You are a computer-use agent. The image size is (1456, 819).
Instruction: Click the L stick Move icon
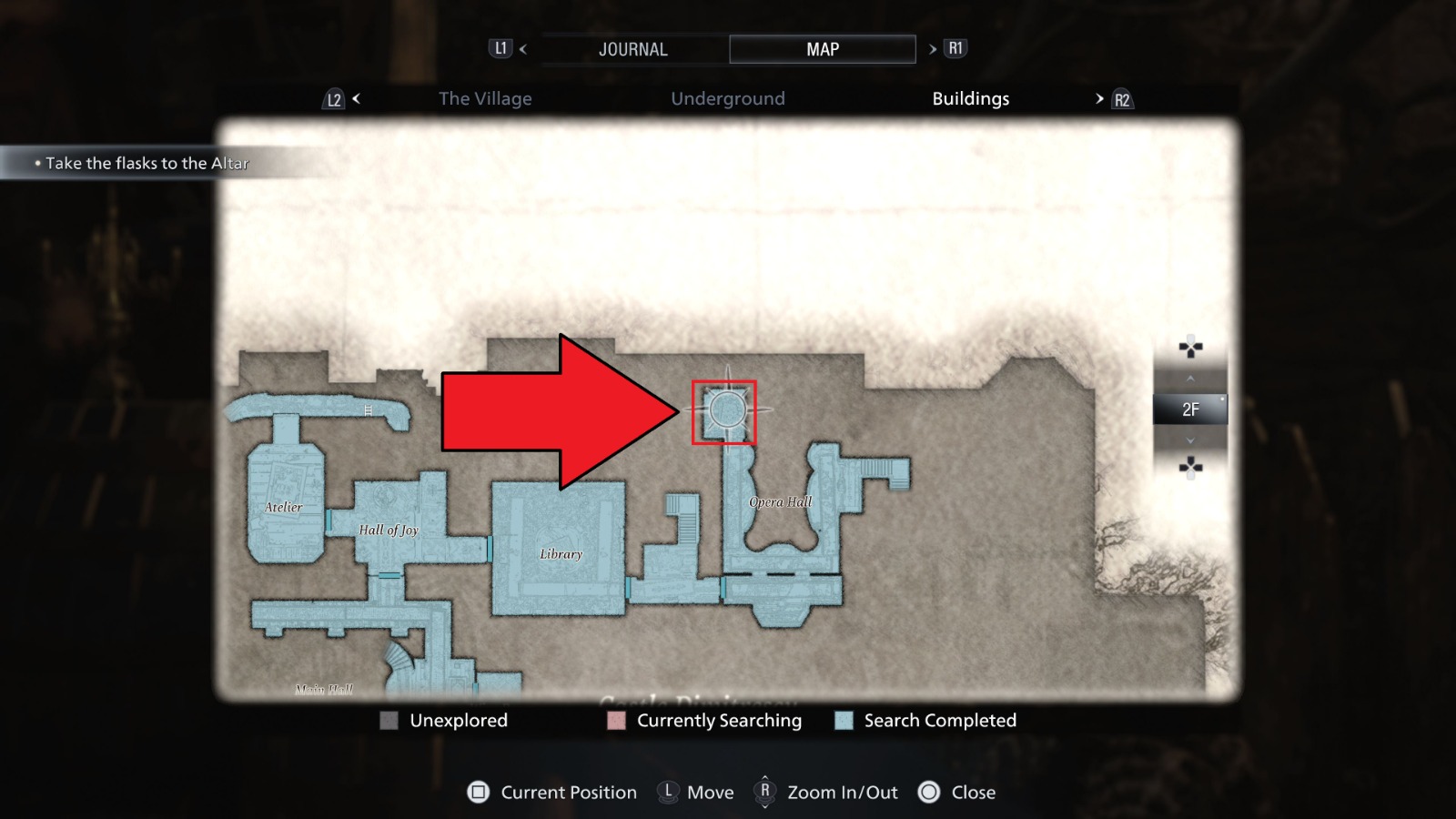(x=669, y=793)
